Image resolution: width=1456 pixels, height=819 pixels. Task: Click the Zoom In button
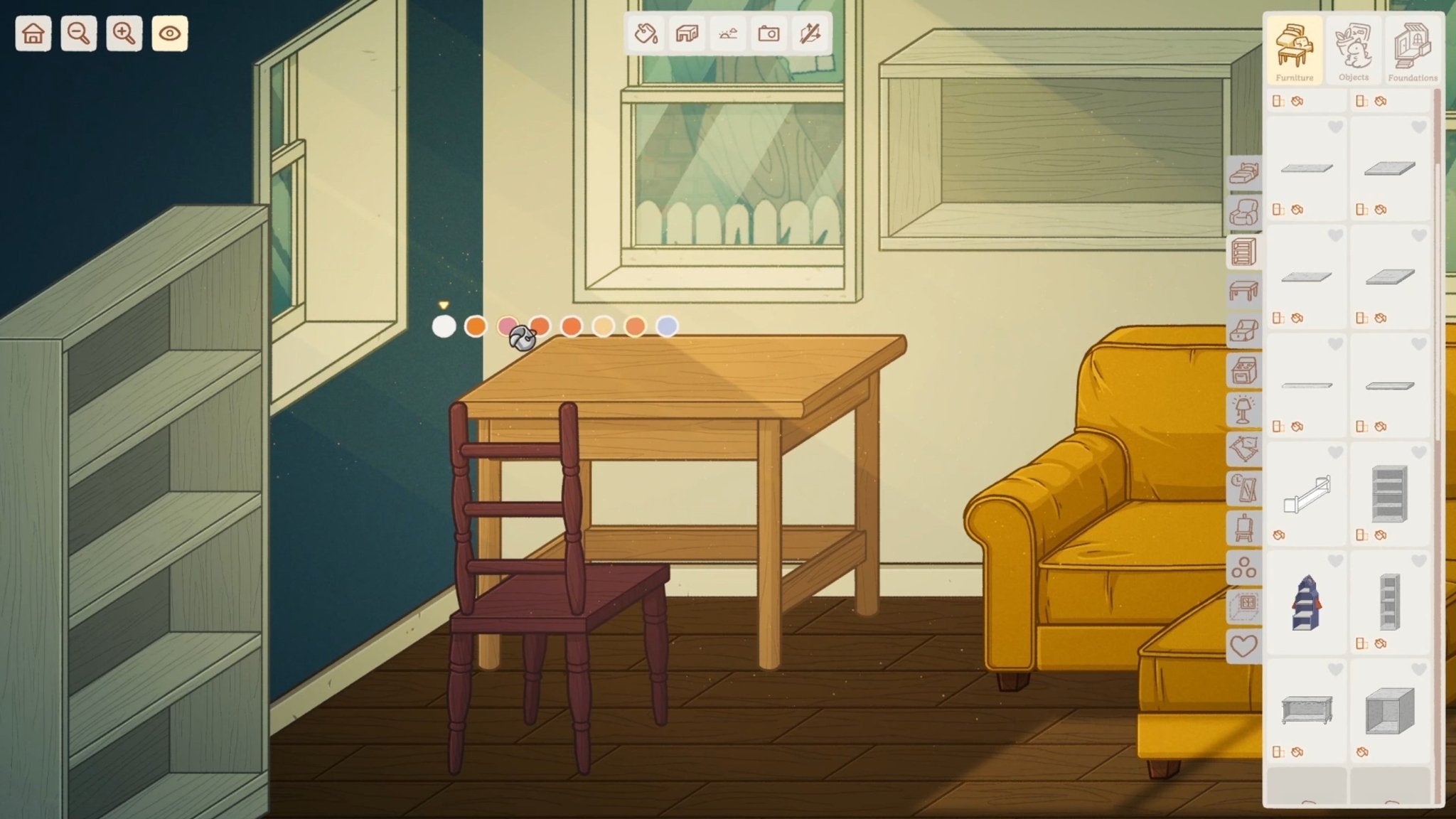[x=123, y=32]
